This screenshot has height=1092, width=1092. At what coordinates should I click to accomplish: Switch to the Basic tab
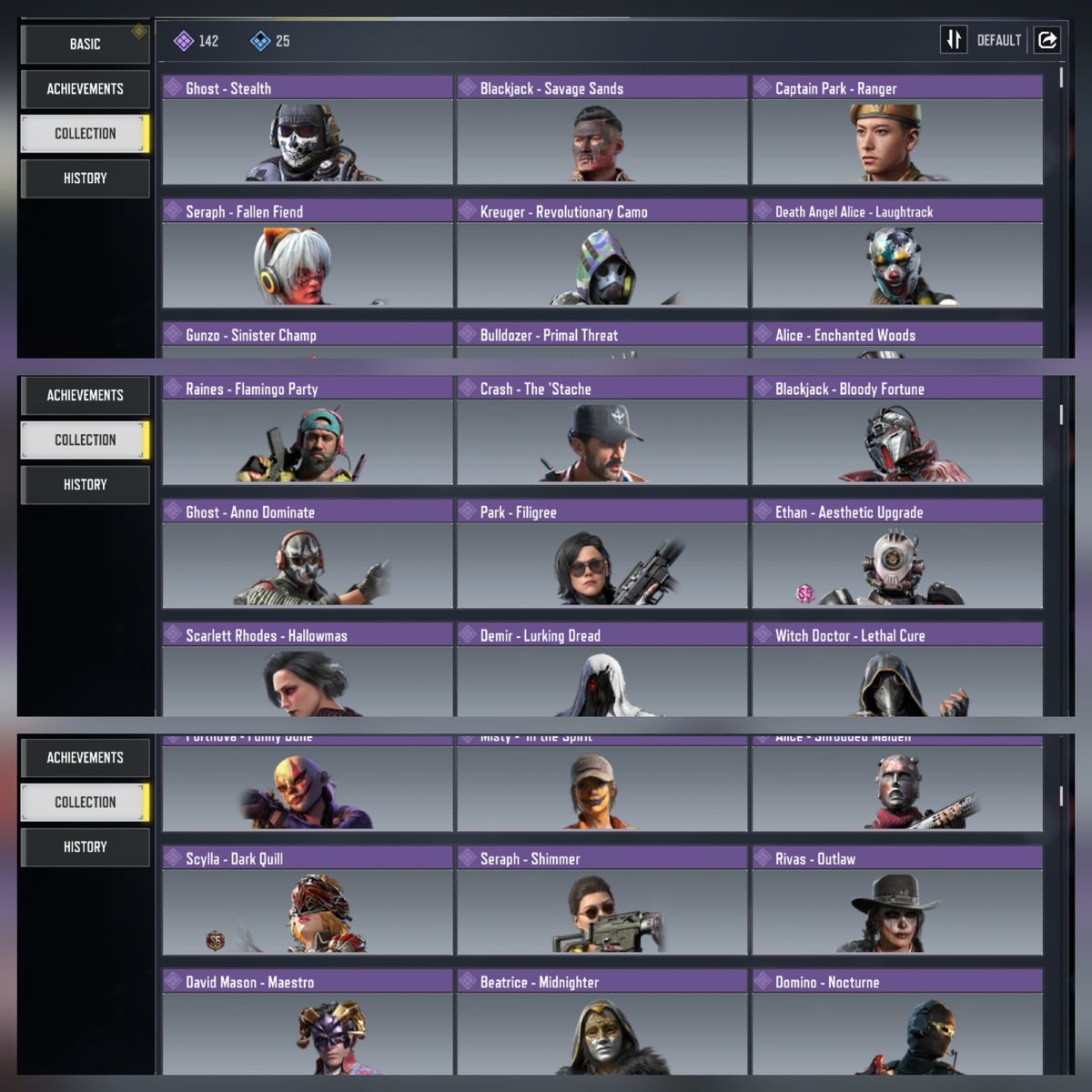click(x=85, y=44)
